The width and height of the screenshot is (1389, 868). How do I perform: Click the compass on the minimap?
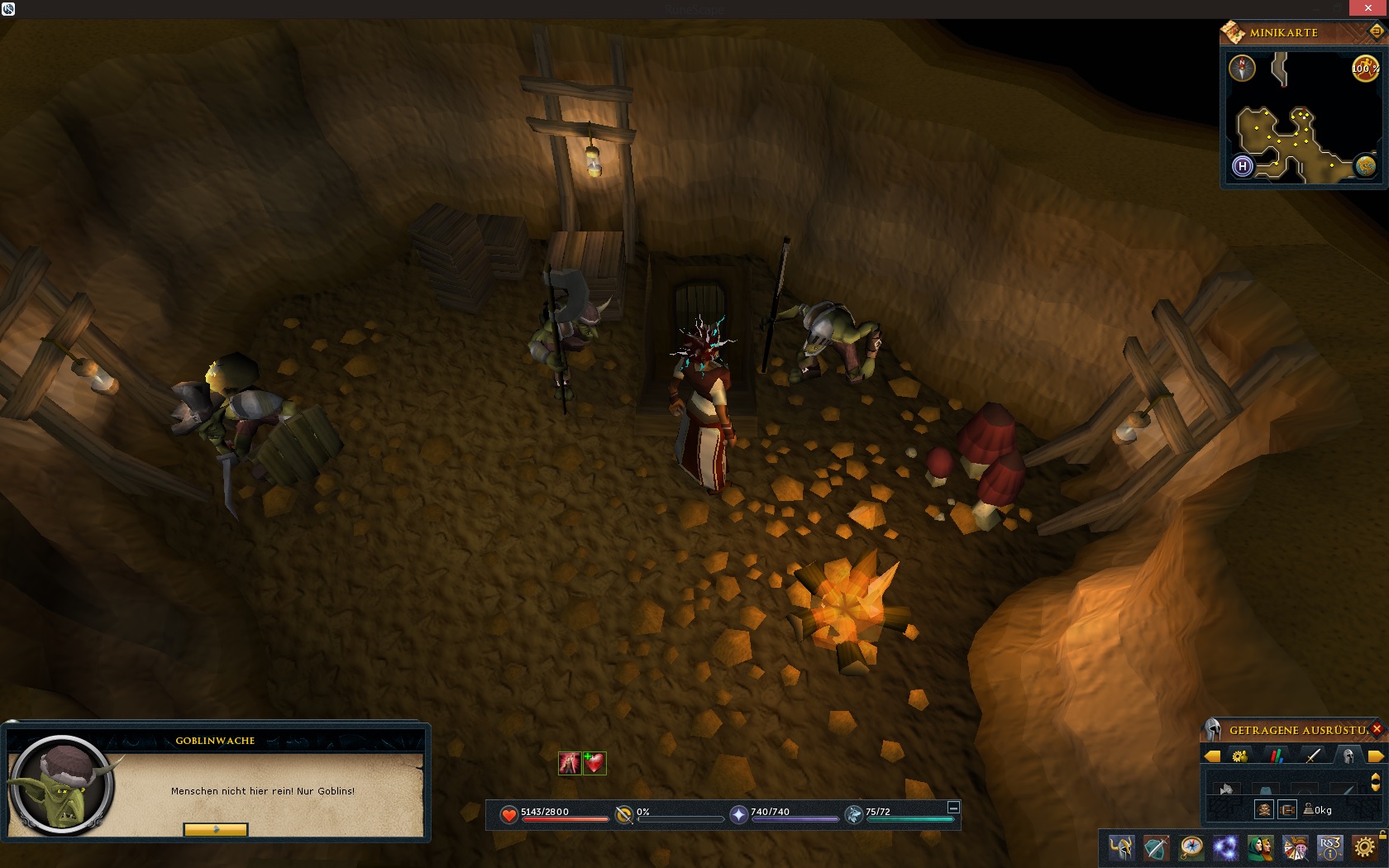coord(1242,69)
